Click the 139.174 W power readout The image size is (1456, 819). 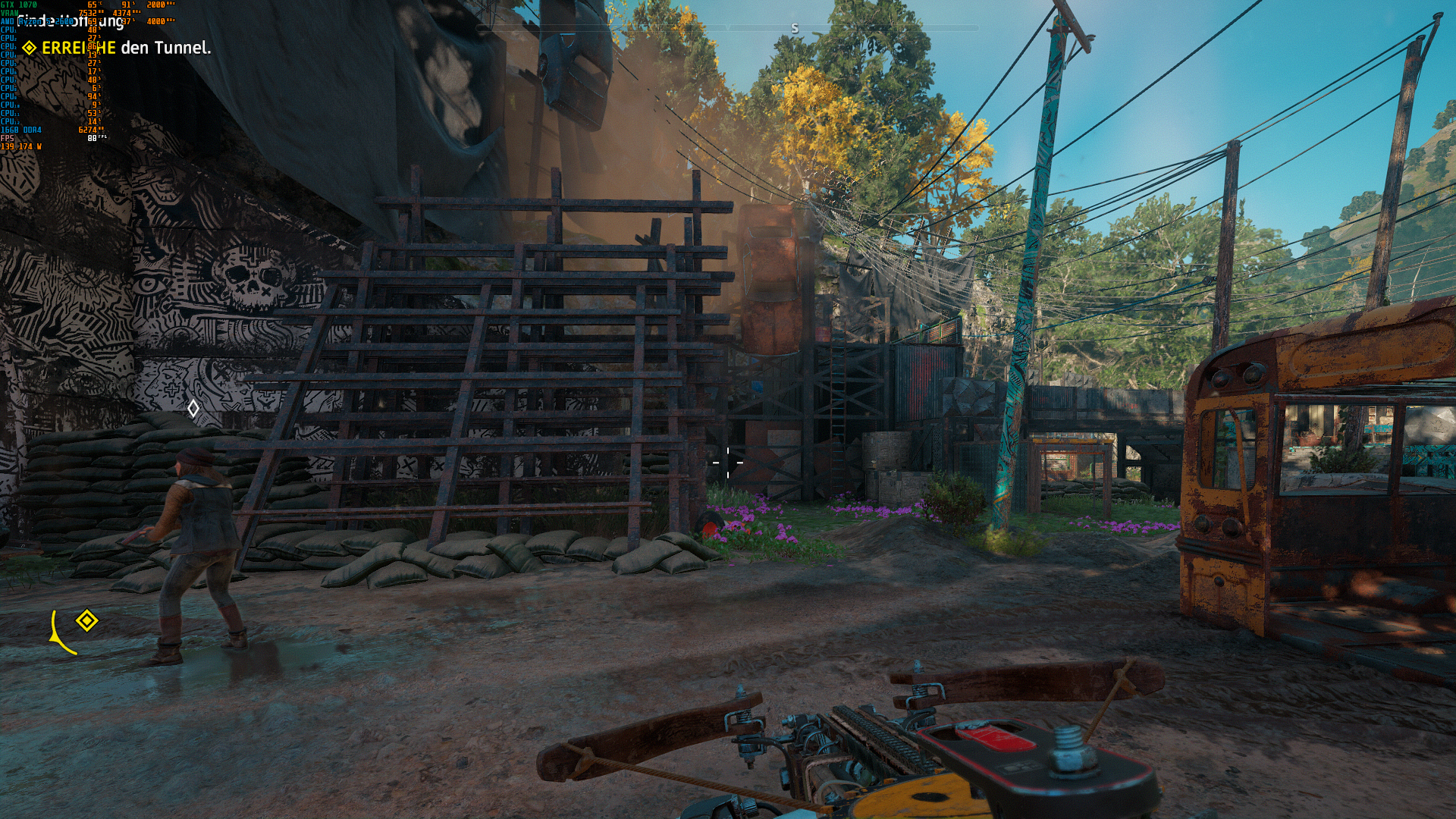tap(21, 147)
